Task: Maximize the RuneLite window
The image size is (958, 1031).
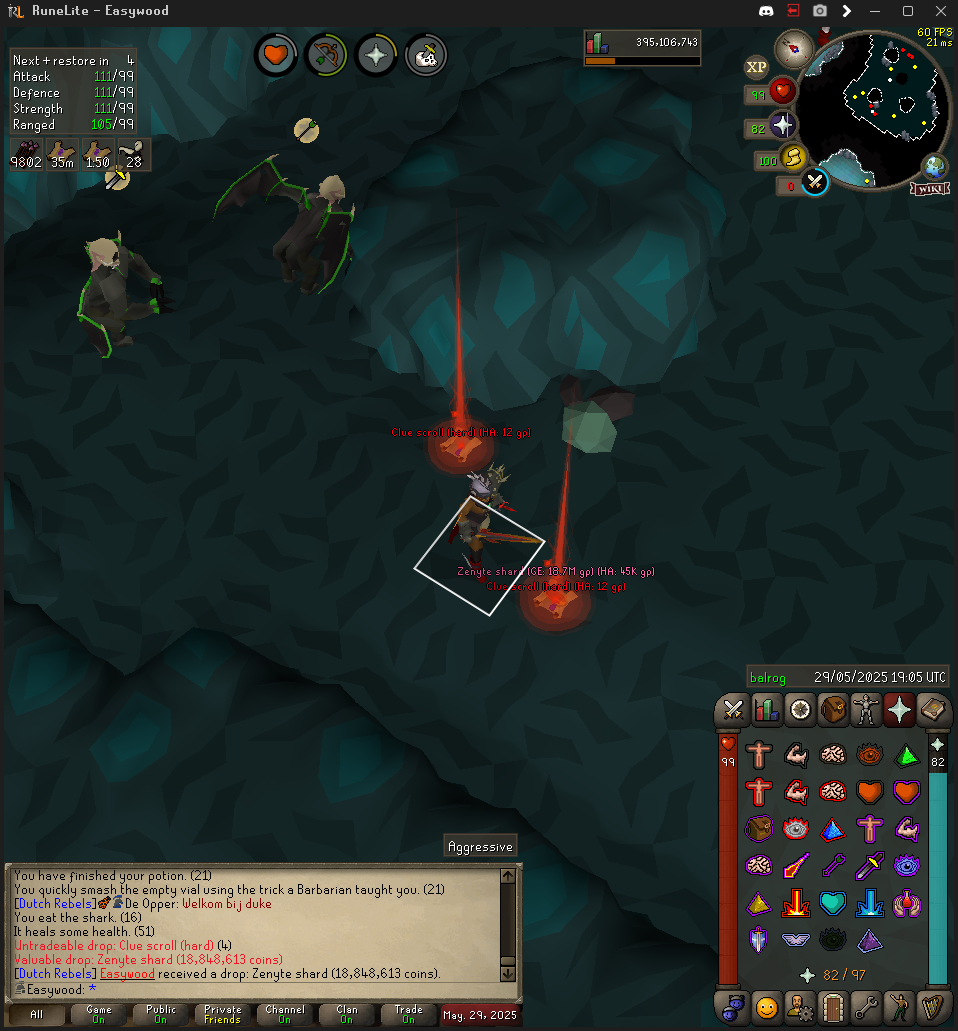Action: [908, 11]
